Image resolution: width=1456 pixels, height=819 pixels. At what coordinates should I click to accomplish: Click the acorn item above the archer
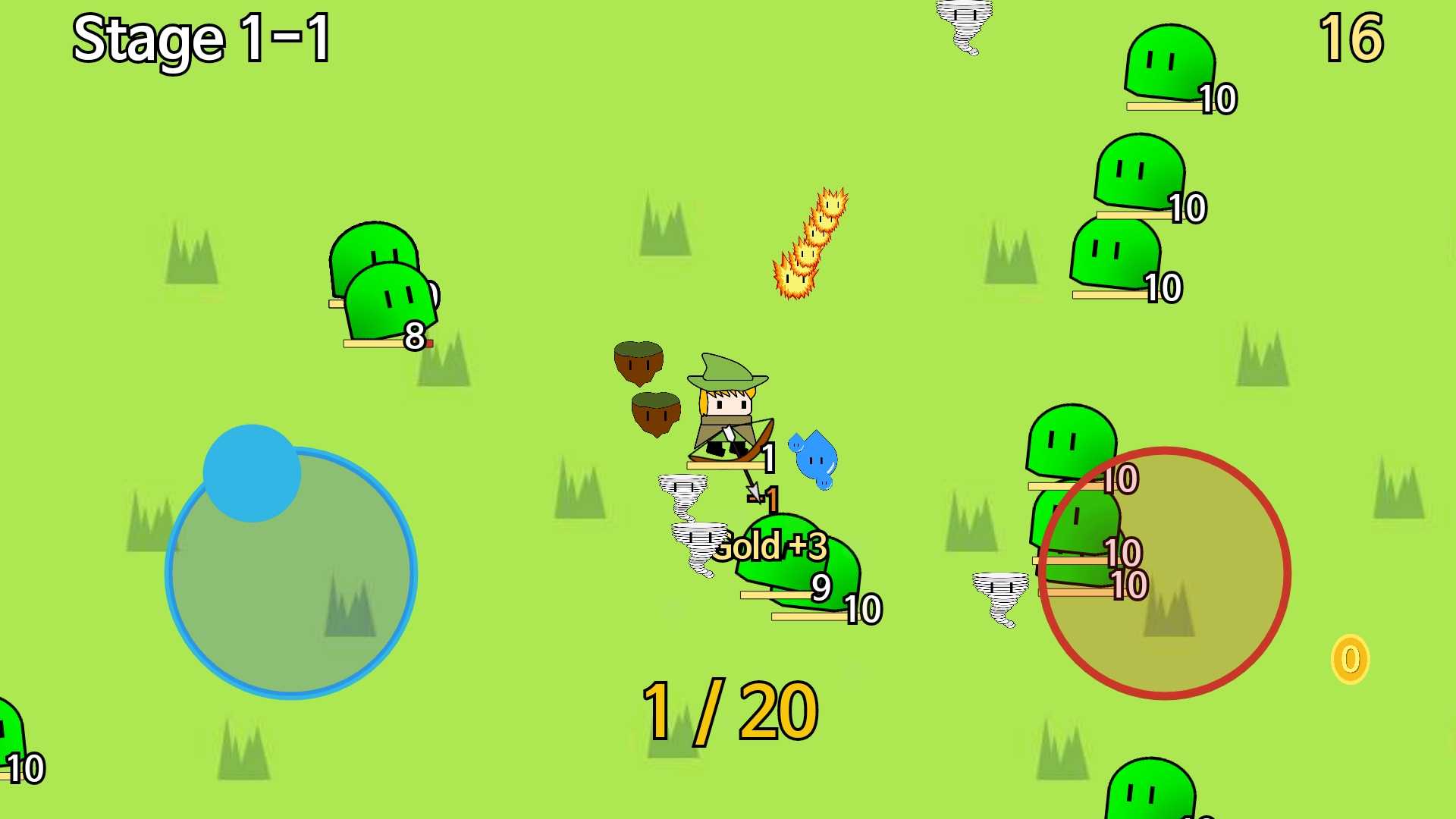point(639,364)
